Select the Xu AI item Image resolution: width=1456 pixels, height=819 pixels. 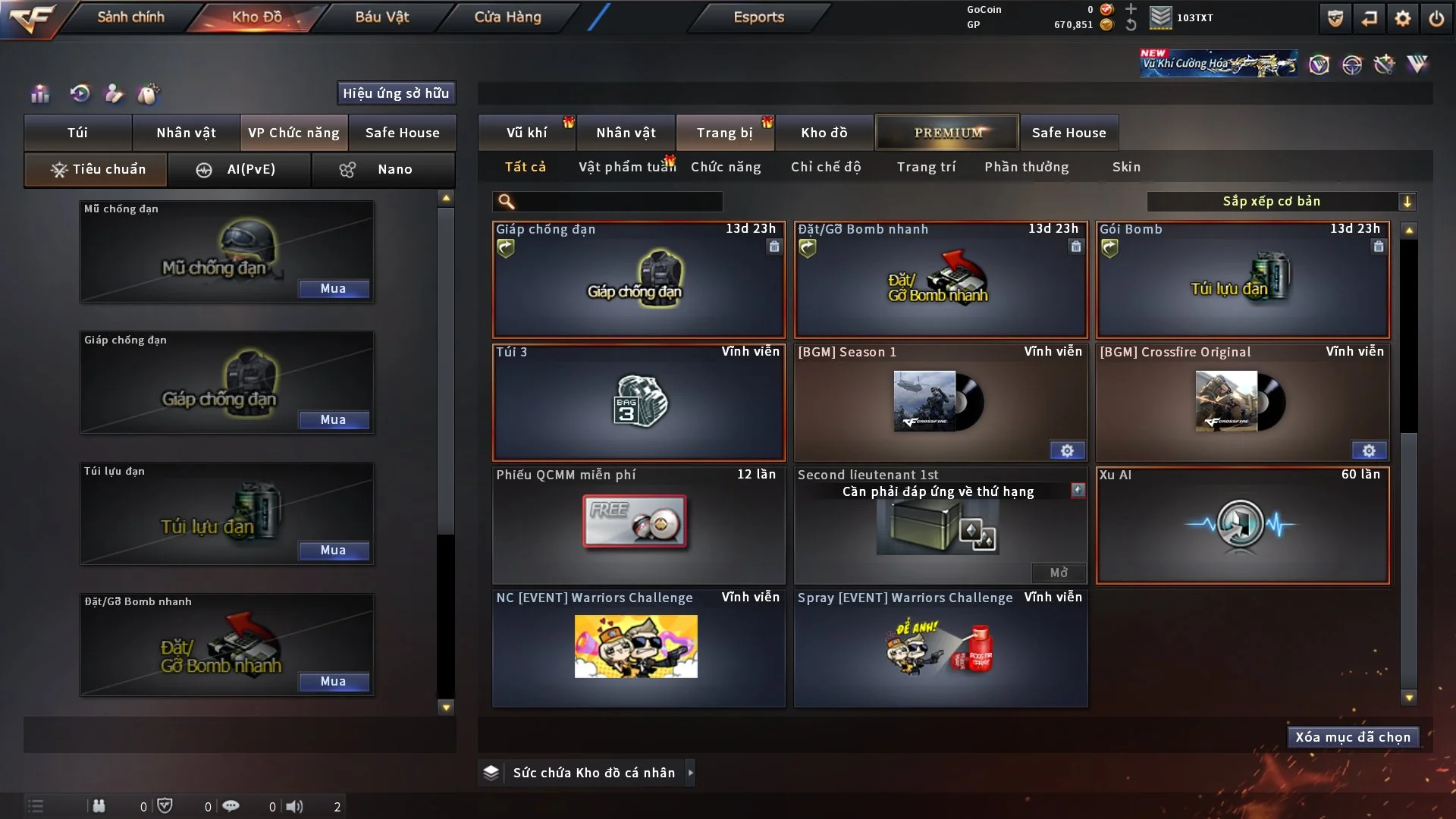pyautogui.click(x=1242, y=526)
